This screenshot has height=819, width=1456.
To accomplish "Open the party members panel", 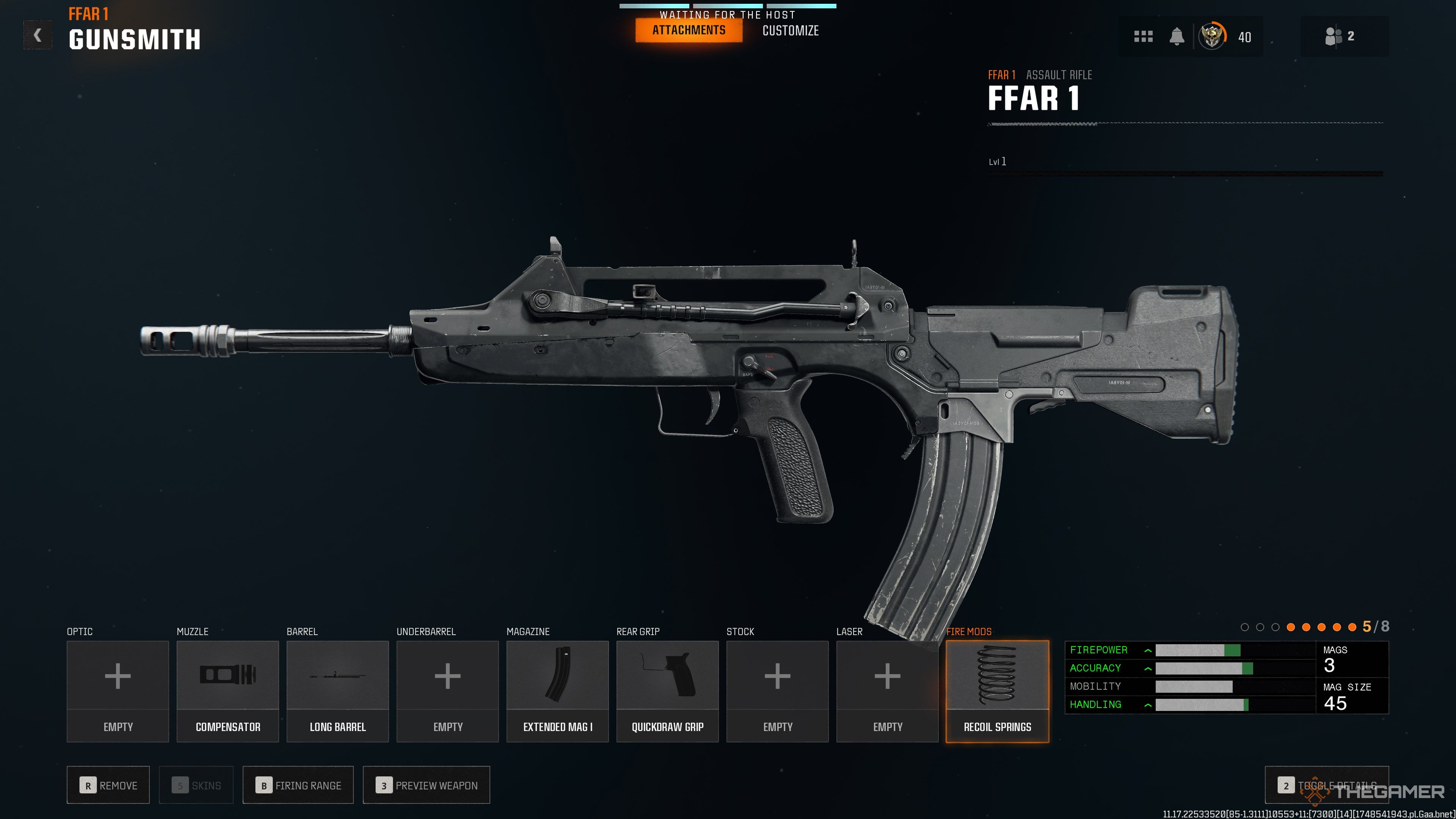I will click(1340, 36).
